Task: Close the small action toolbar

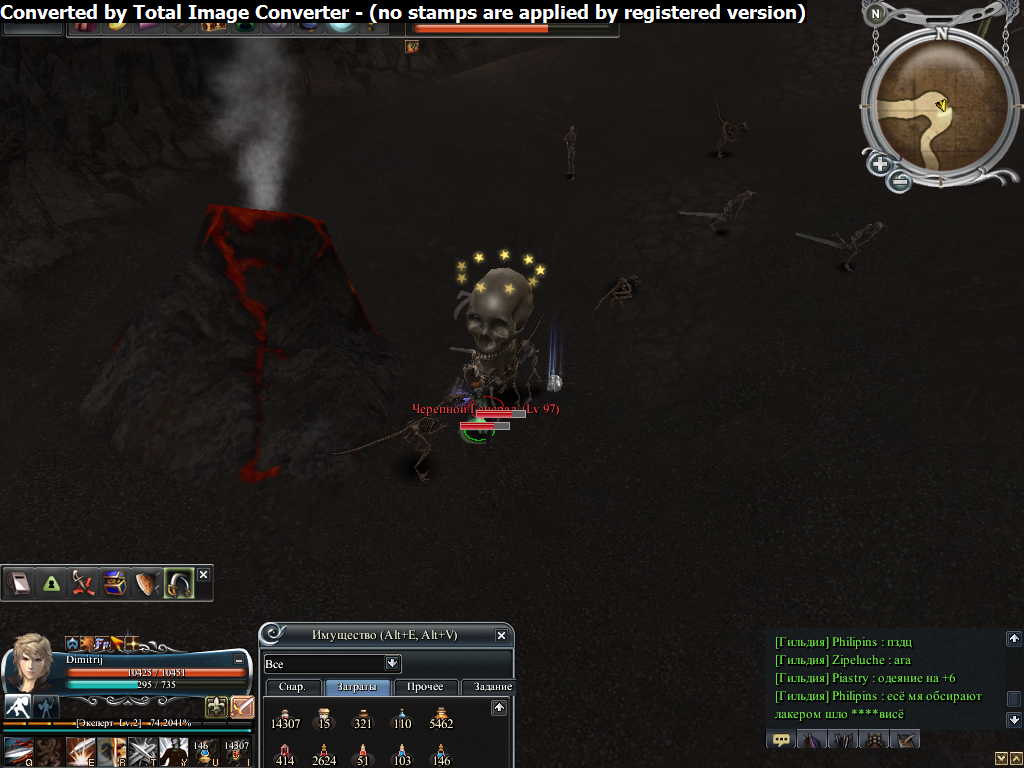Action: click(204, 575)
